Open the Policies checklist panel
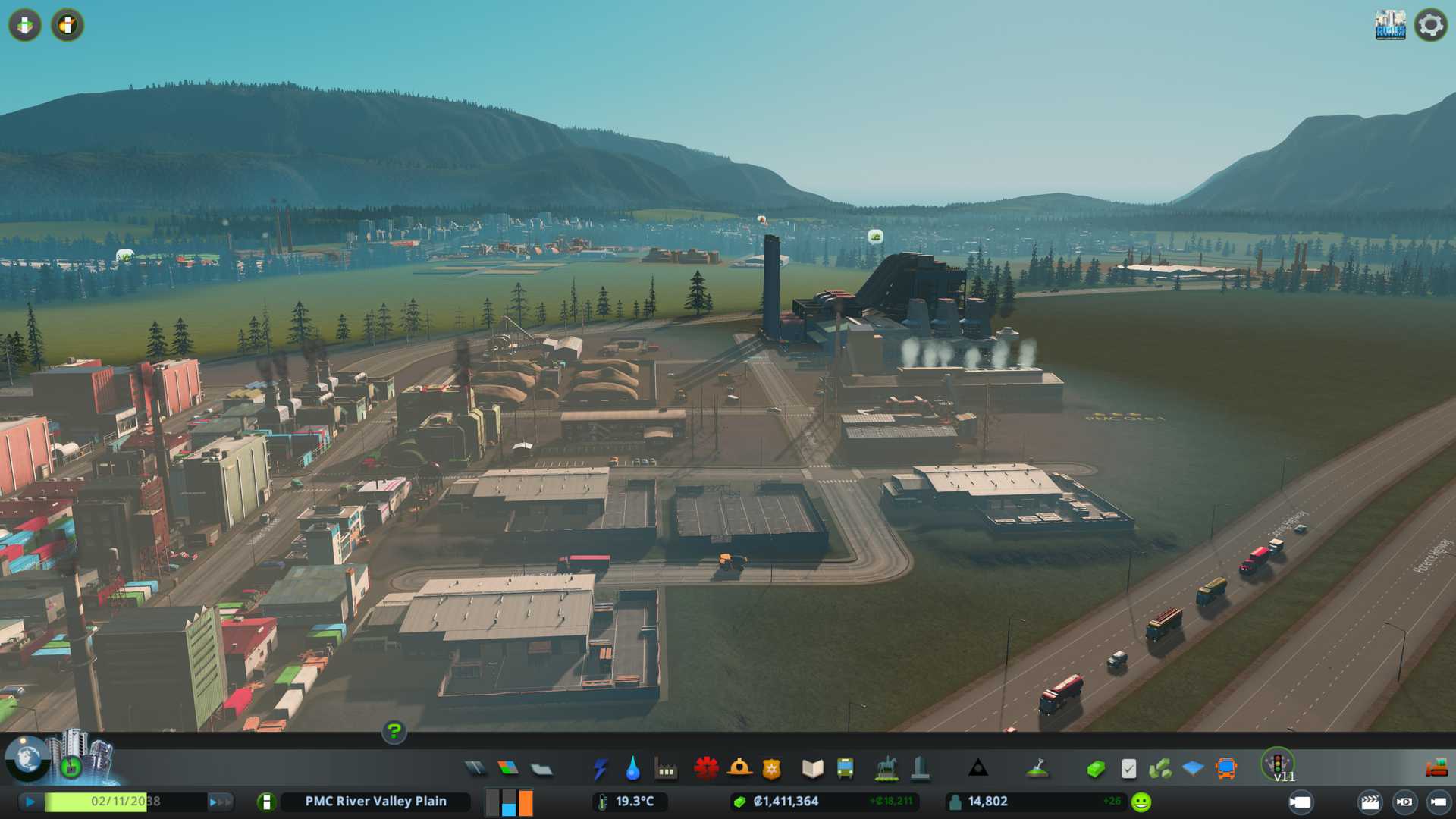Screen dimensions: 1456x819 1128,770
